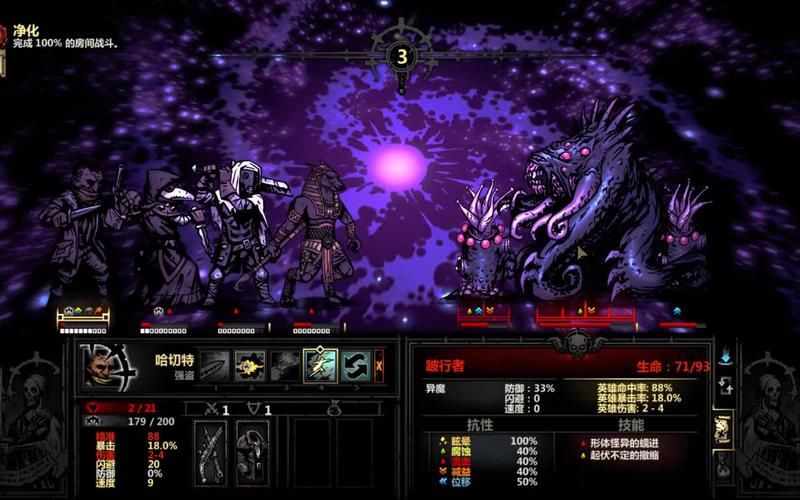Click the blue downward arrow icon
Image resolution: width=800 pixels, height=500 pixels.
pyautogui.click(x=725, y=356)
